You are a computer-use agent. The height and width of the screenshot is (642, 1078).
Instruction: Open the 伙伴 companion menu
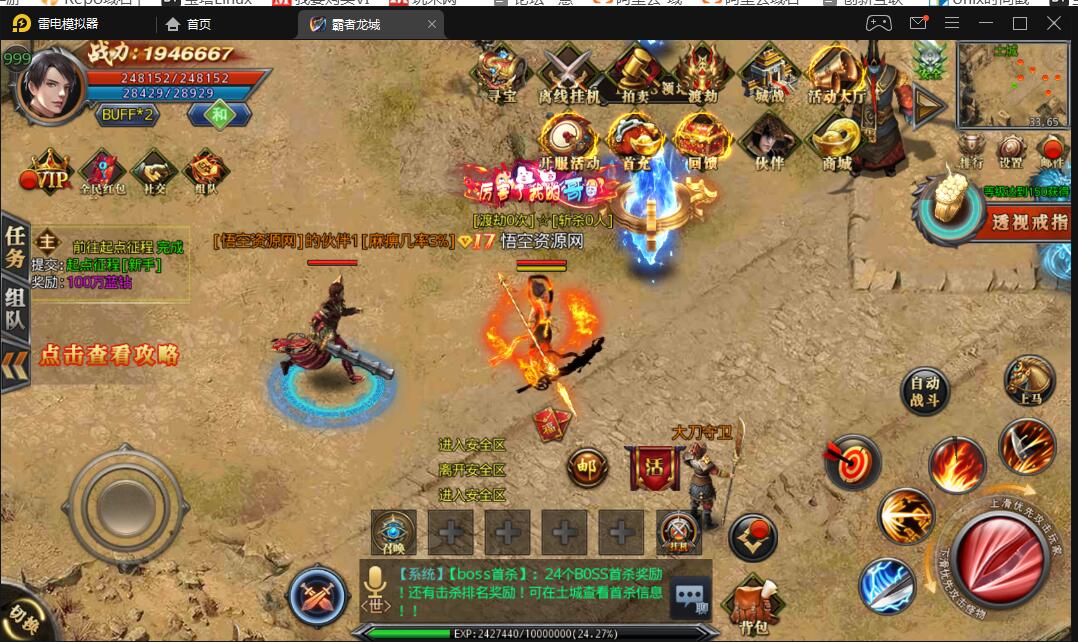[769, 140]
